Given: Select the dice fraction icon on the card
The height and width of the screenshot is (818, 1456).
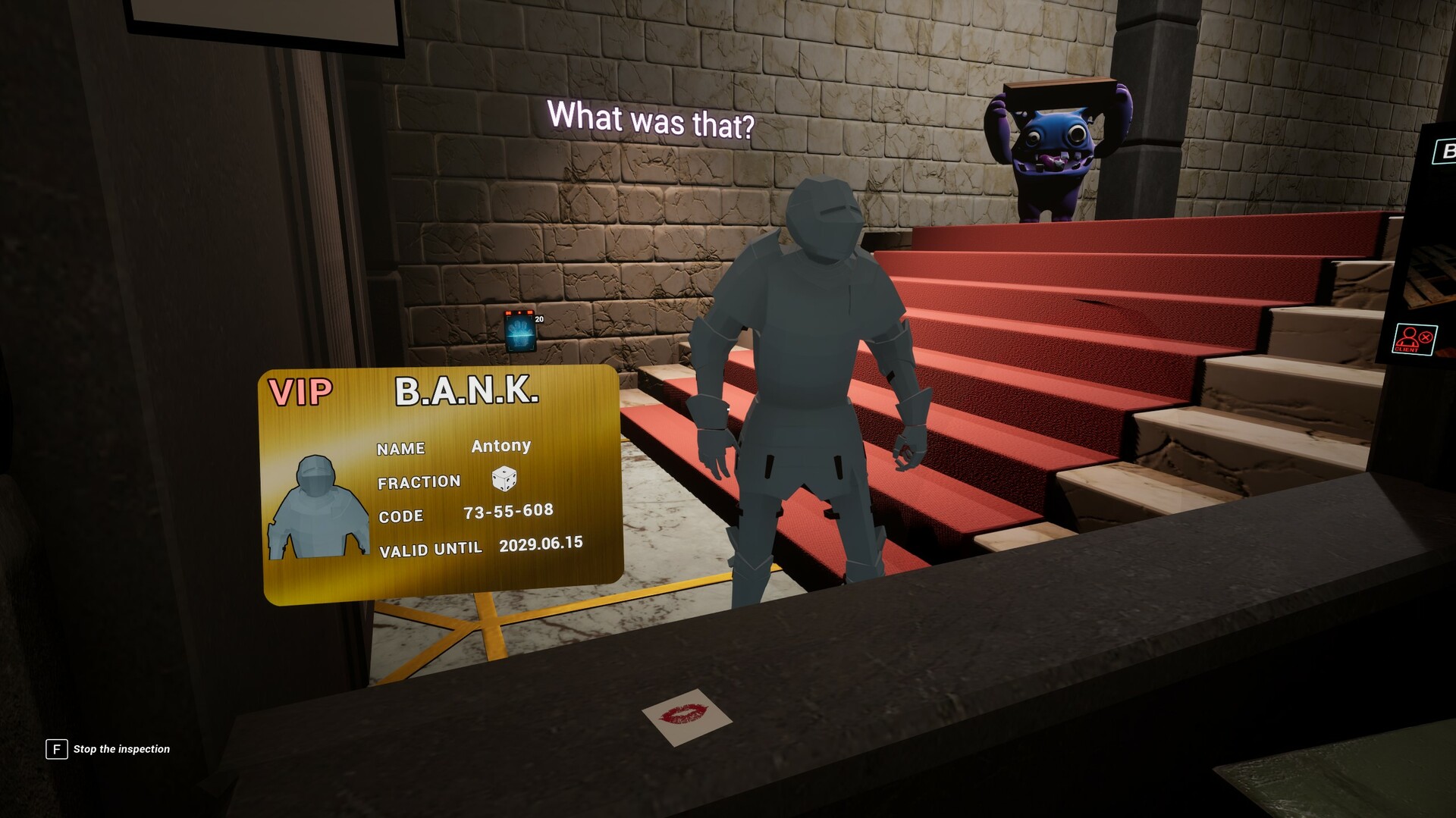Looking at the screenshot, I should coord(504,480).
